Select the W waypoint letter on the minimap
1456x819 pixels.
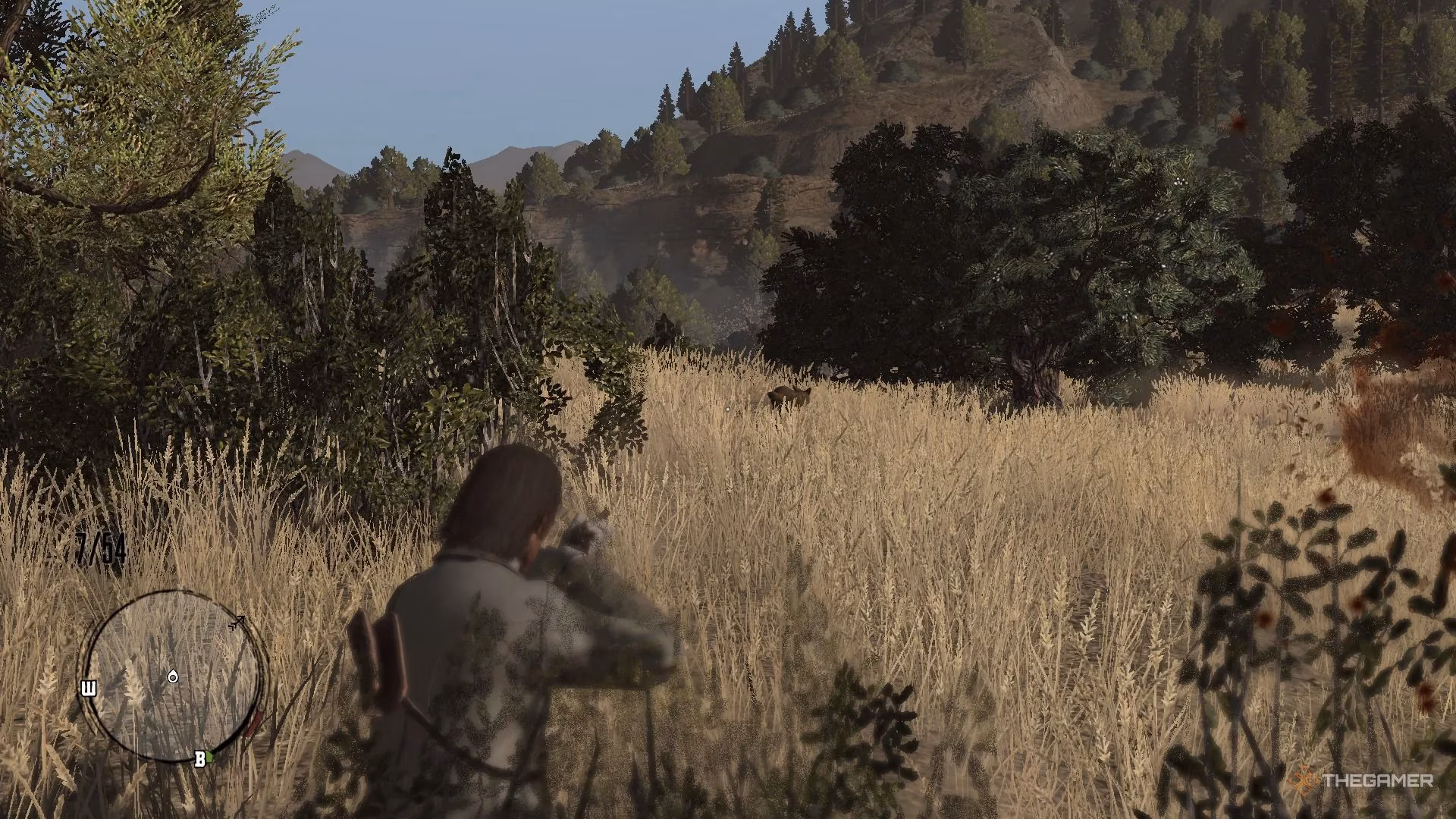click(x=89, y=688)
